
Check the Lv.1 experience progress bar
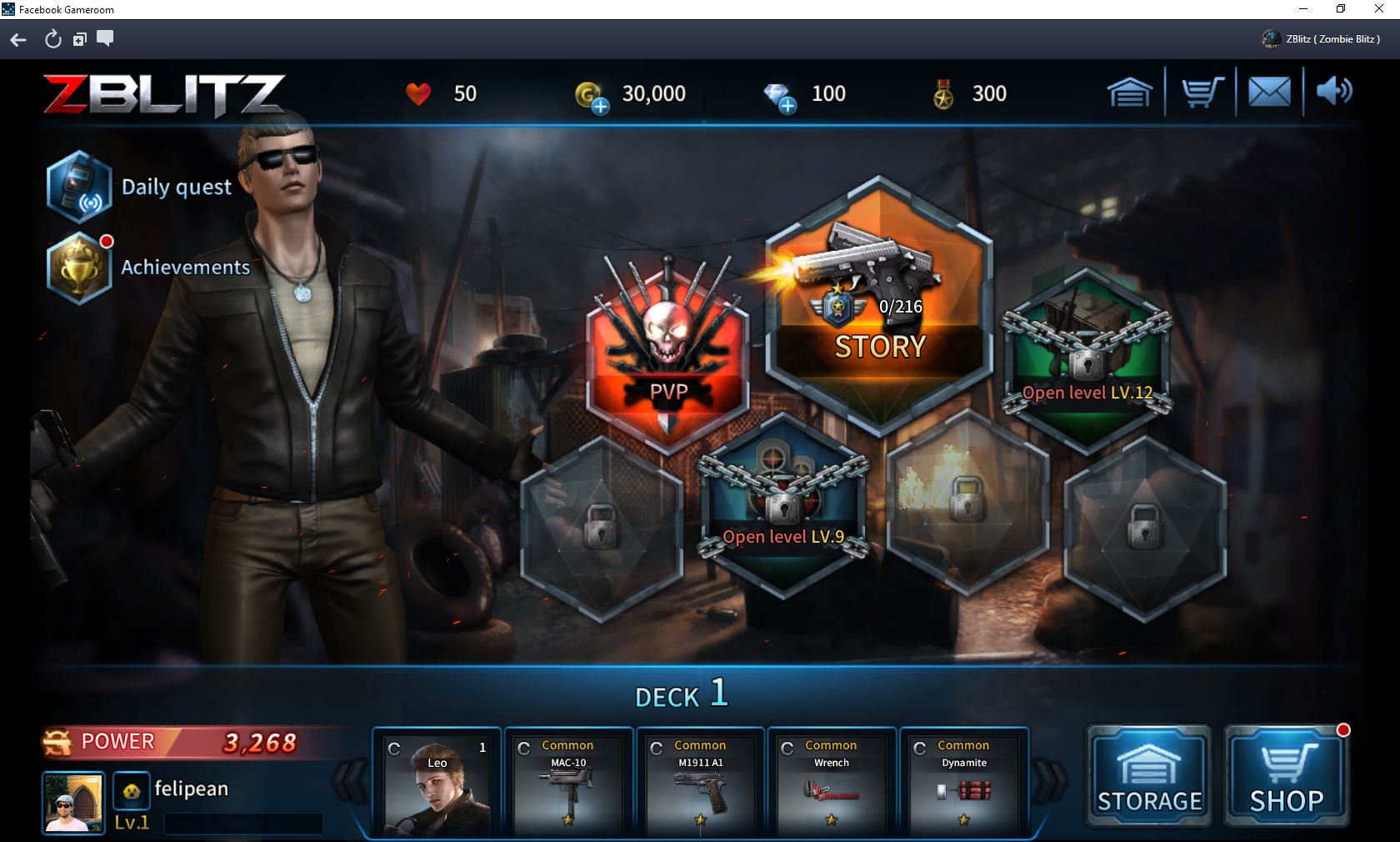tap(242, 824)
